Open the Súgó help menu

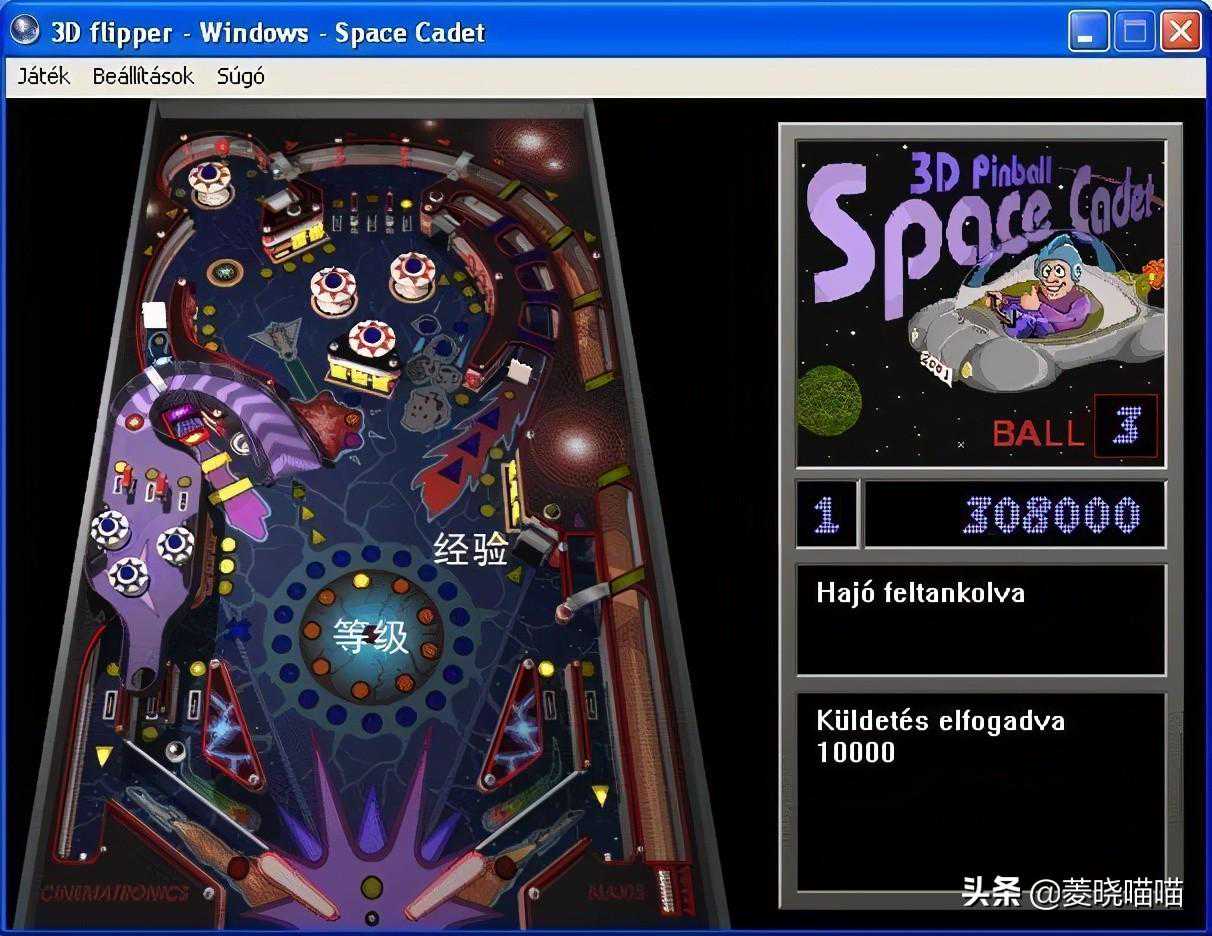[240, 76]
